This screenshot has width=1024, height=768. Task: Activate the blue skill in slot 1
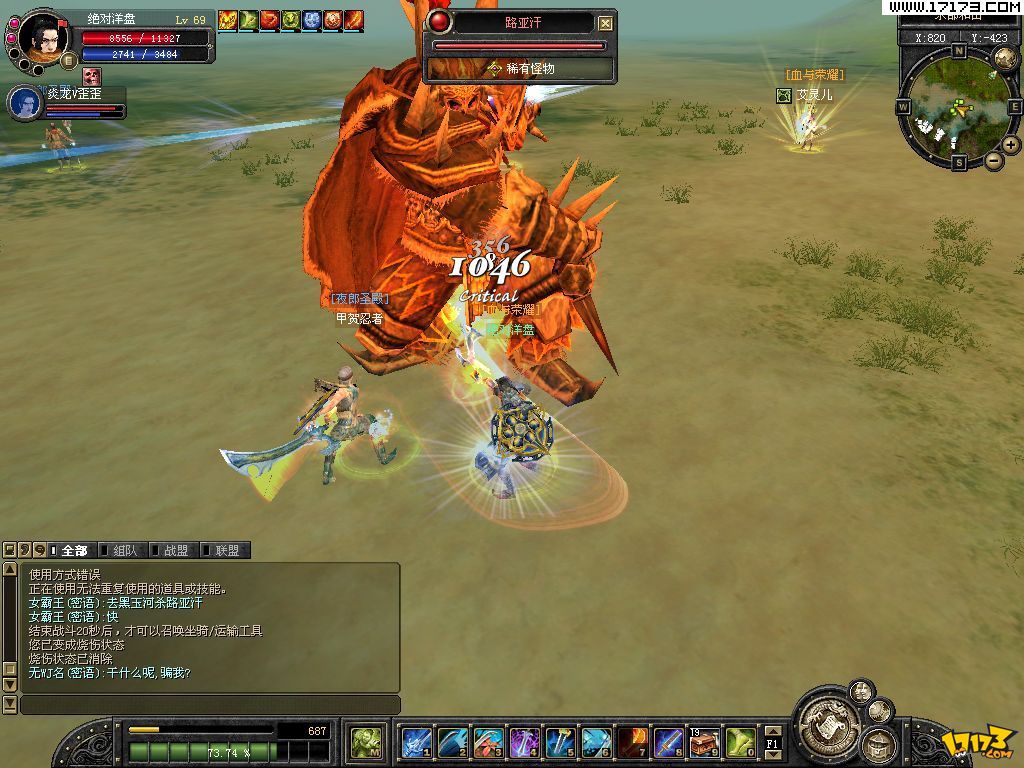[416, 743]
